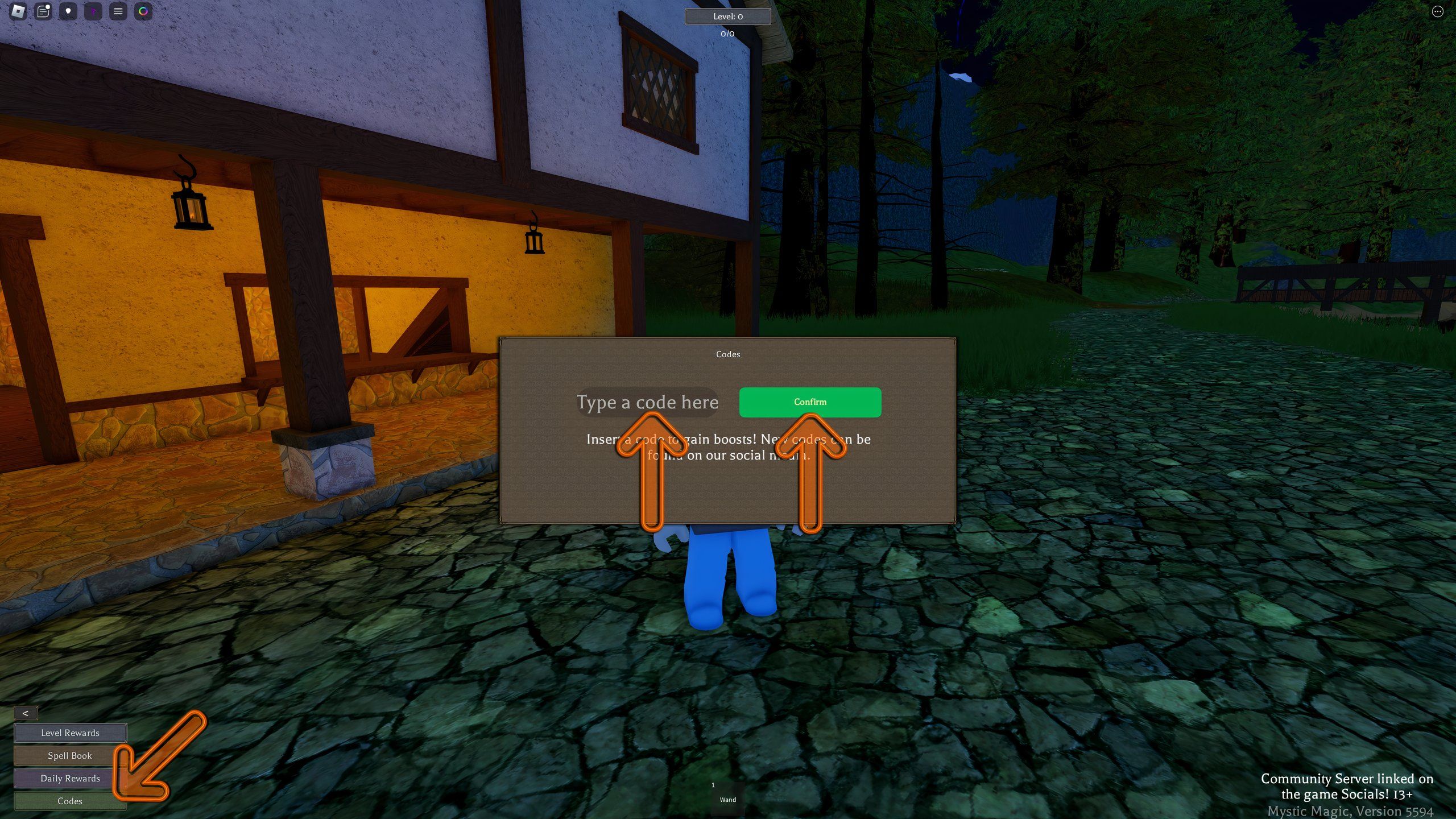Click the hamburger menu list icon

point(118,11)
